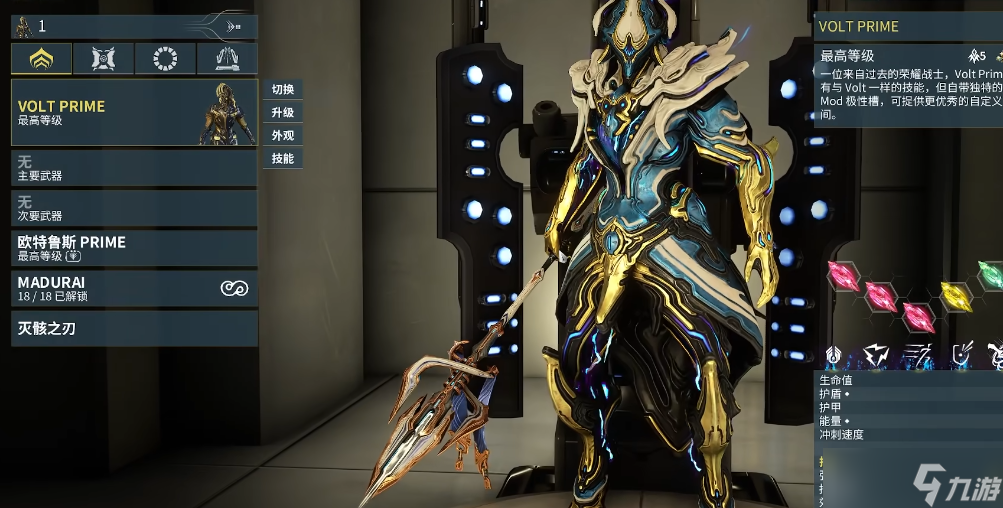Select the empty 主要武器 primary weapon slot
Image resolution: width=1003 pixels, height=508 pixels.
[x=134, y=168]
